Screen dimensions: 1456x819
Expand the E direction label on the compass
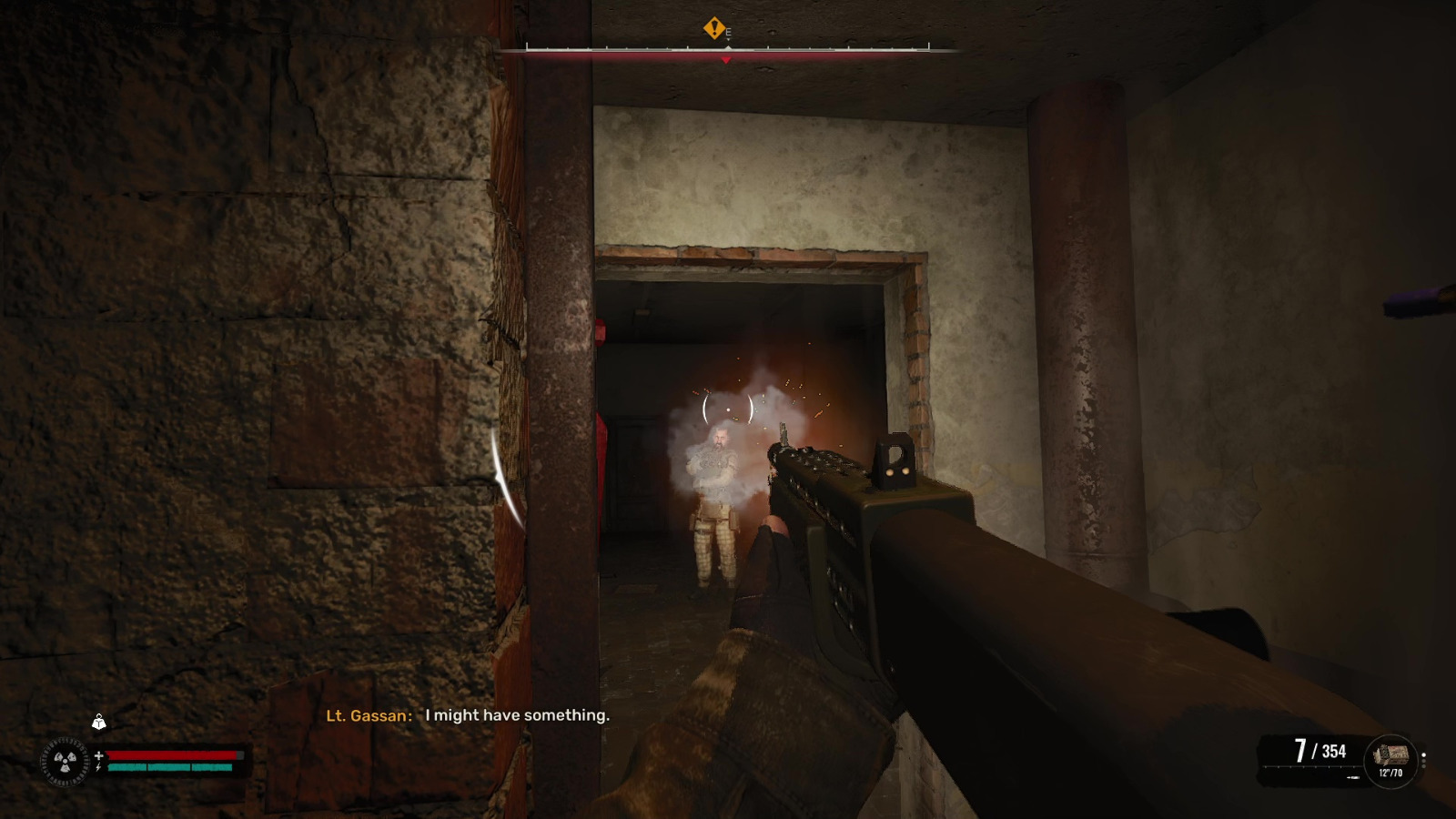pyautogui.click(x=728, y=31)
